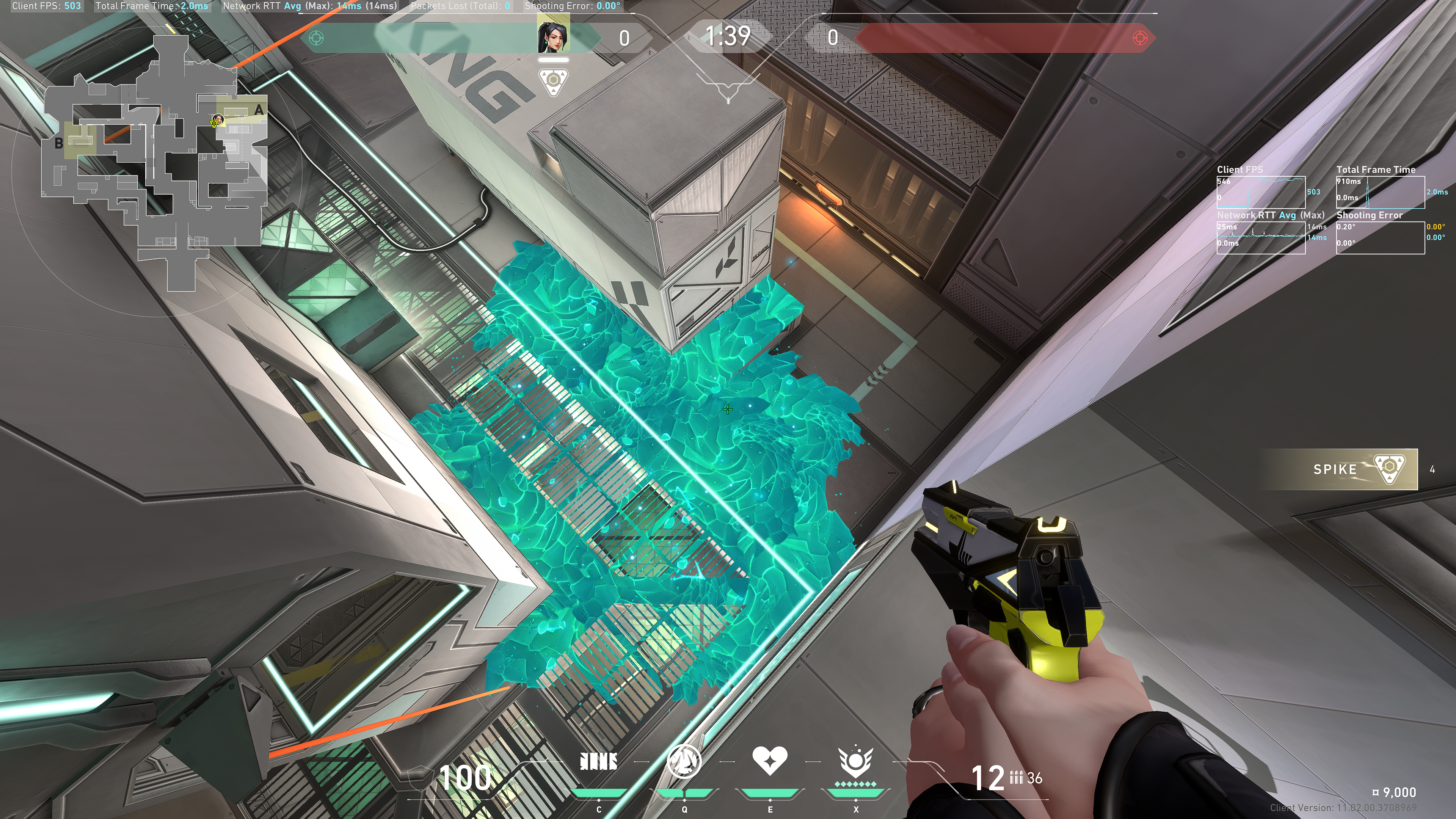Viewport: 1456px width, 819px height.
Task: Choose the Healing Orb heart icon
Action: [x=770, y=761]
